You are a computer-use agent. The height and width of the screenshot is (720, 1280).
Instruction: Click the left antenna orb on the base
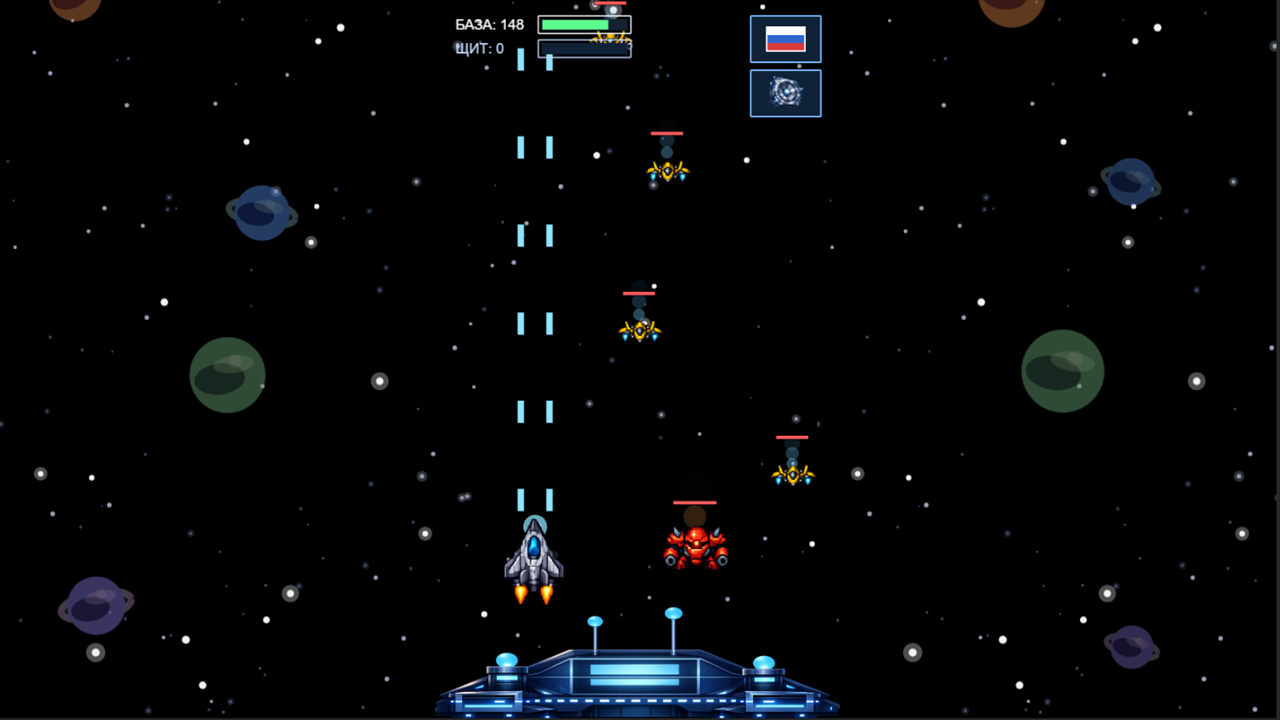click(595, 622)
